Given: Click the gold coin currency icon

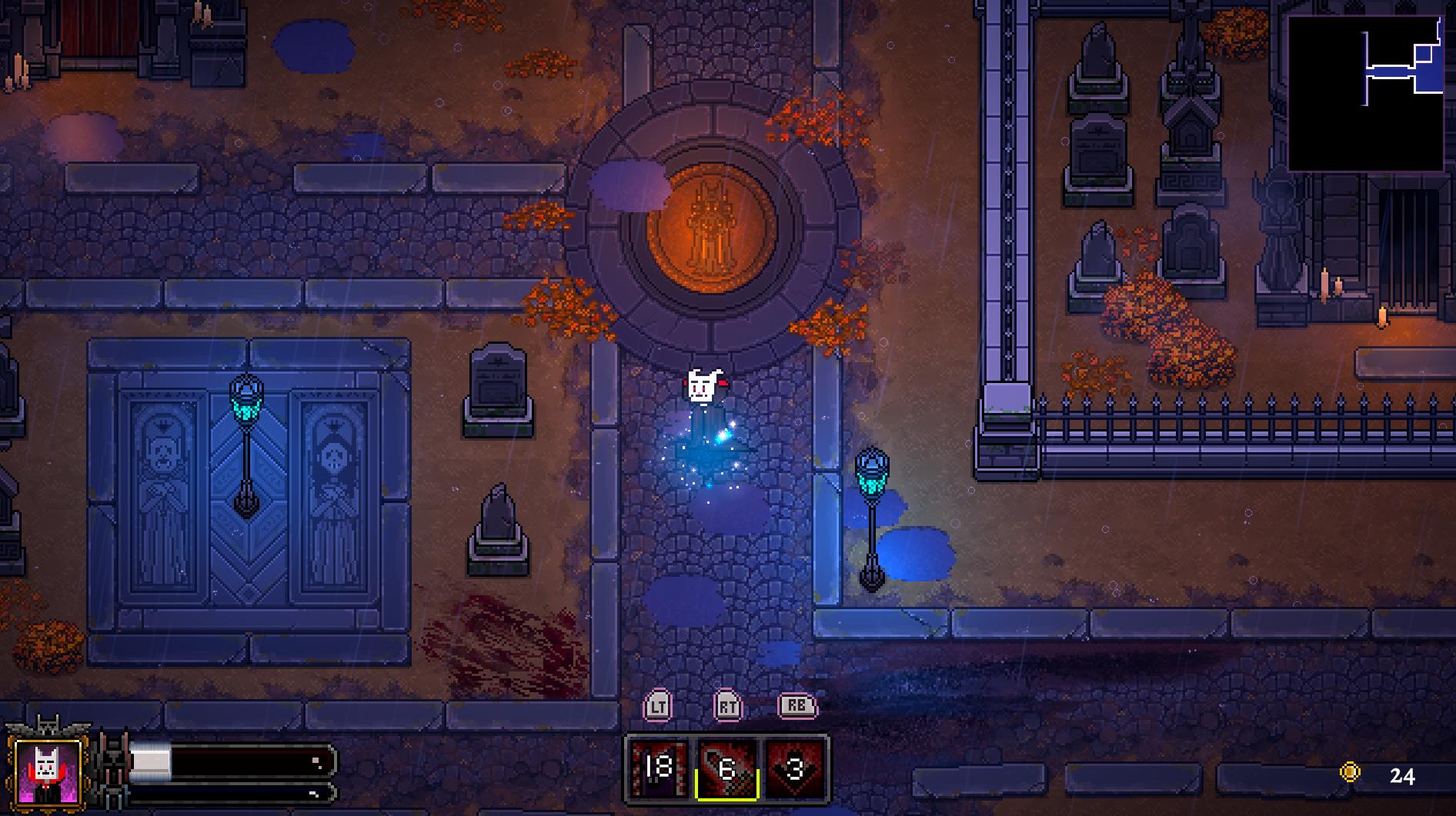Looking at the screenshot, I should pos(1350,772).
